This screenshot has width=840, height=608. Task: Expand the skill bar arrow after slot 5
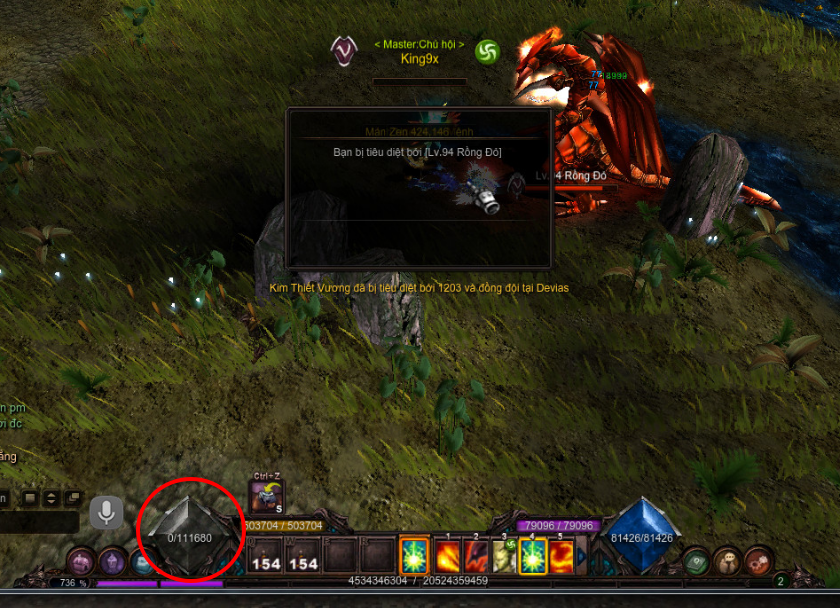[x=582, y=557]
